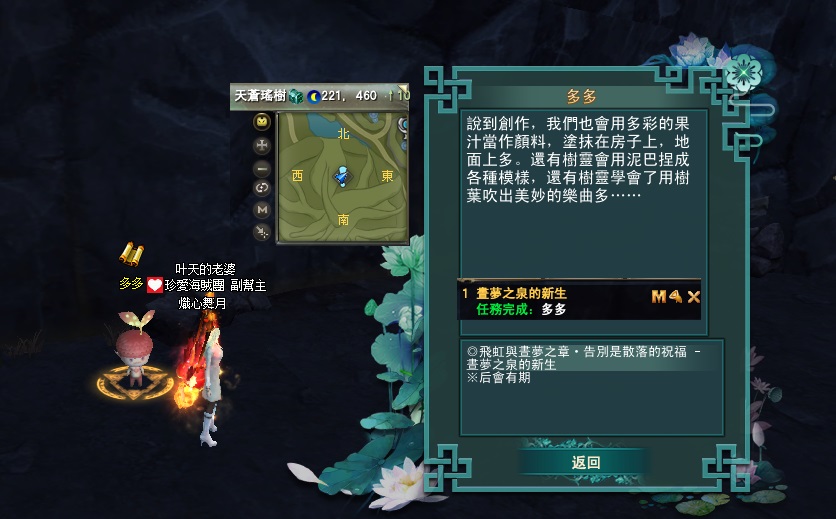Click the minimap cross-arrows button
The image size is (836, 519).
262,144
